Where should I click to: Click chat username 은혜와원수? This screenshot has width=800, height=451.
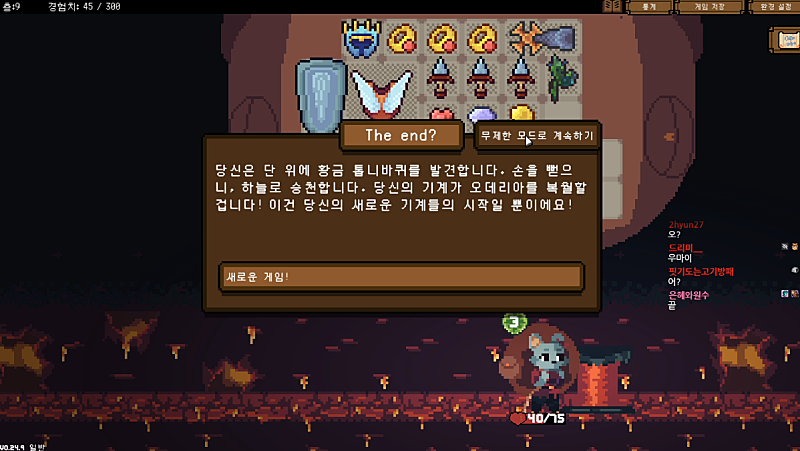pyautogui.click(x=690, y=295)
